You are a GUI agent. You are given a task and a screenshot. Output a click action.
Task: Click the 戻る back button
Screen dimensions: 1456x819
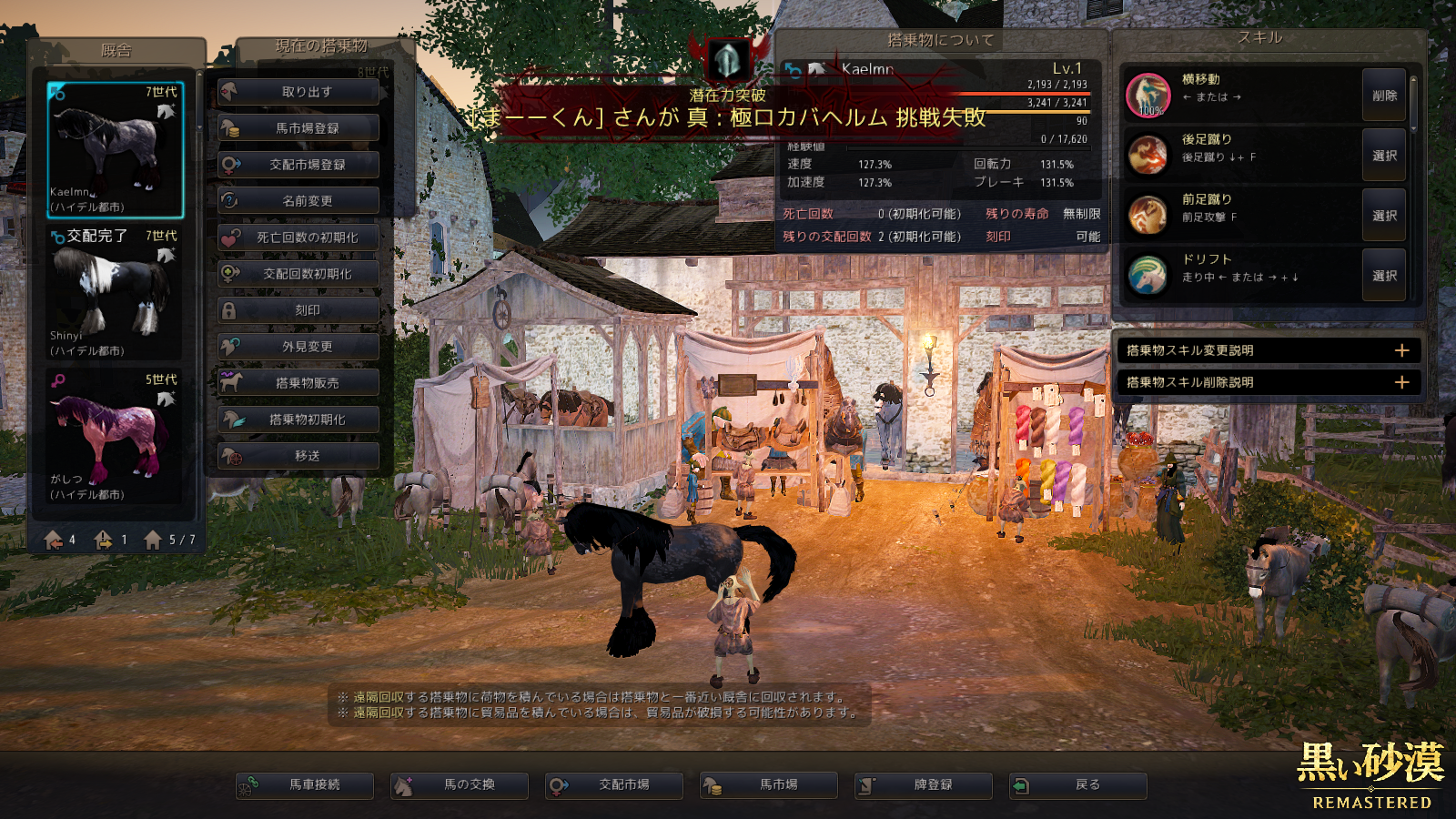pos(1078,784)
